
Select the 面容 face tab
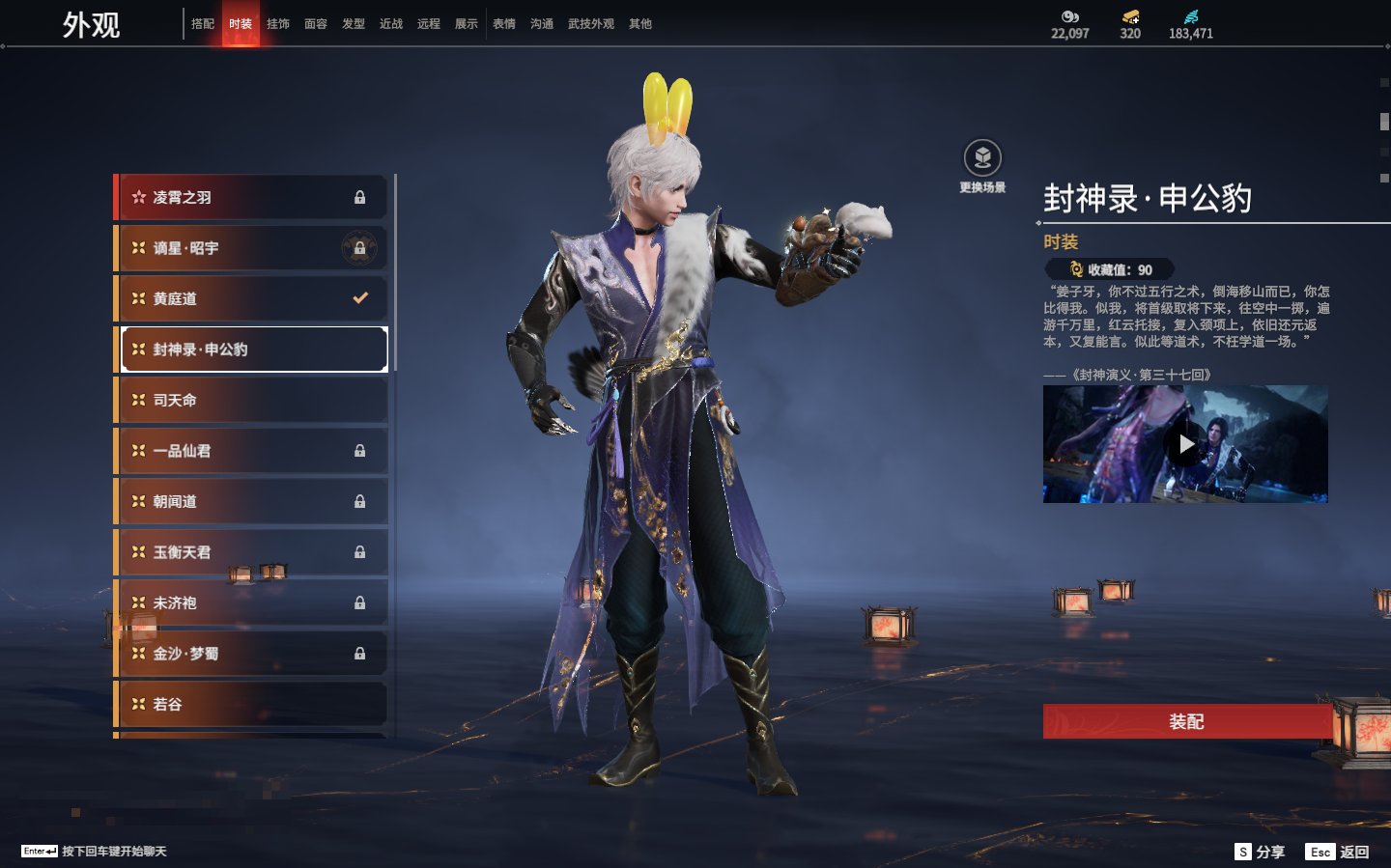click(316, 24)
